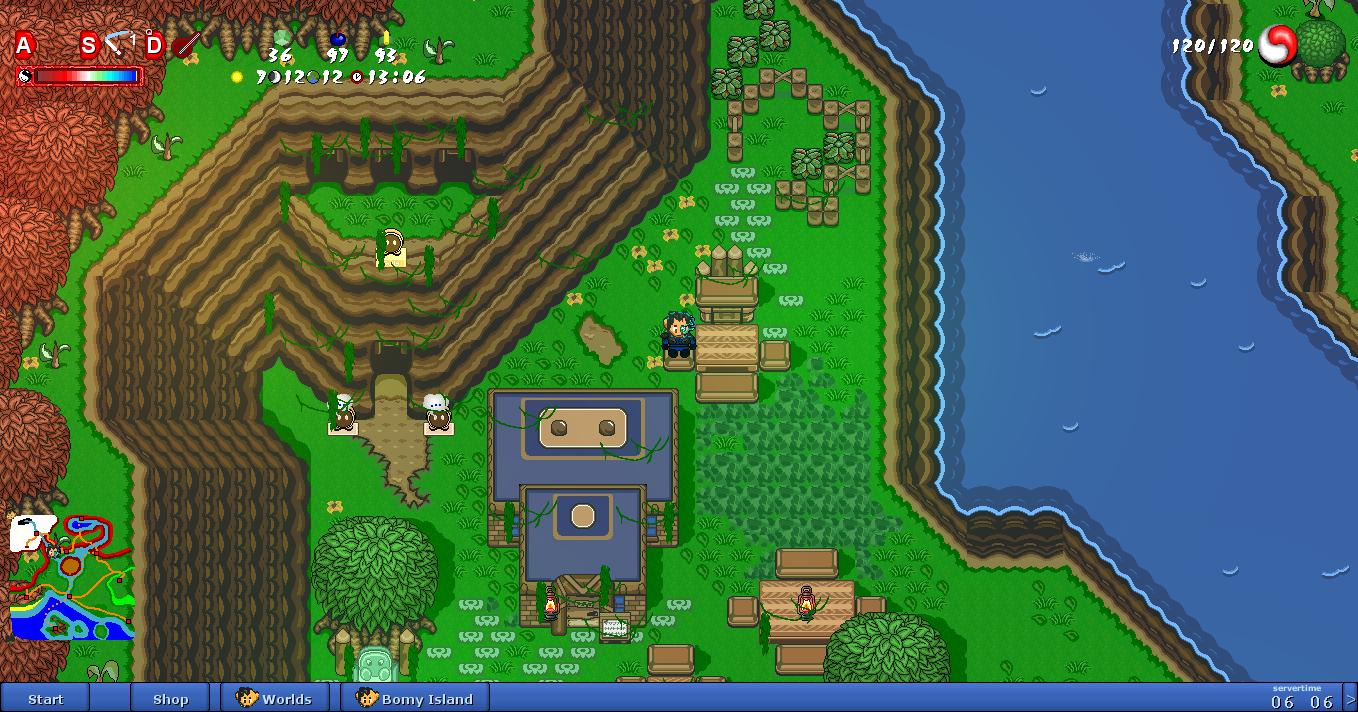Image resolution: width=1358 pixels, height=712 pixels.
Task: Click the yellow arrow ammo icon
Action: (386, 38)
